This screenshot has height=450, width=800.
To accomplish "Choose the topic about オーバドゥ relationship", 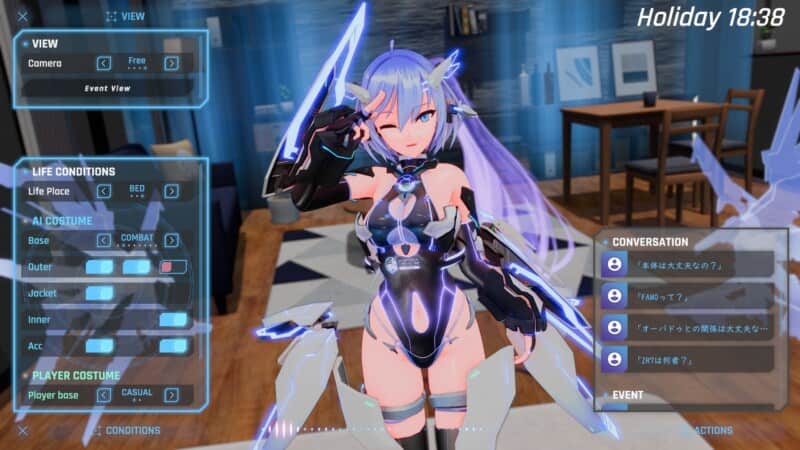I will 688,327.
